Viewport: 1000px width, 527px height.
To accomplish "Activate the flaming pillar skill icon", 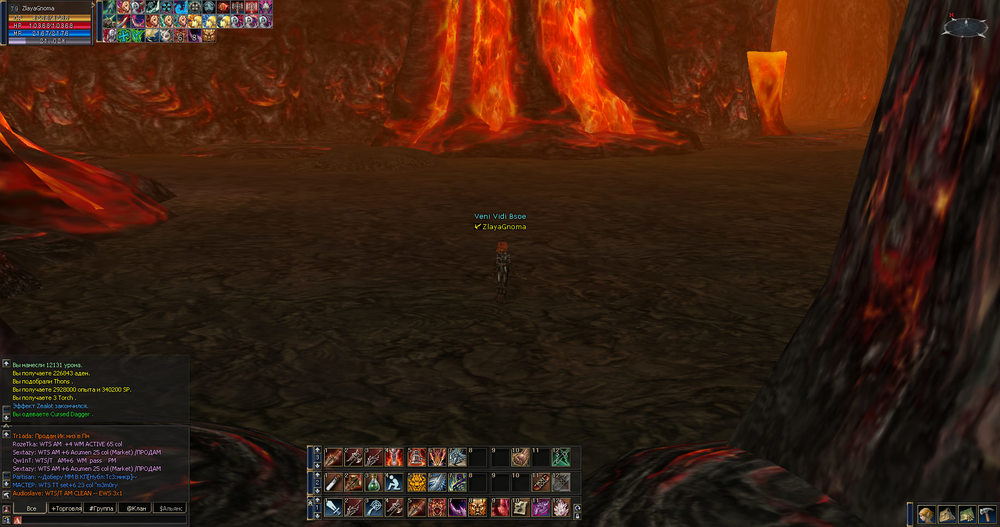I will coord(394,457).
